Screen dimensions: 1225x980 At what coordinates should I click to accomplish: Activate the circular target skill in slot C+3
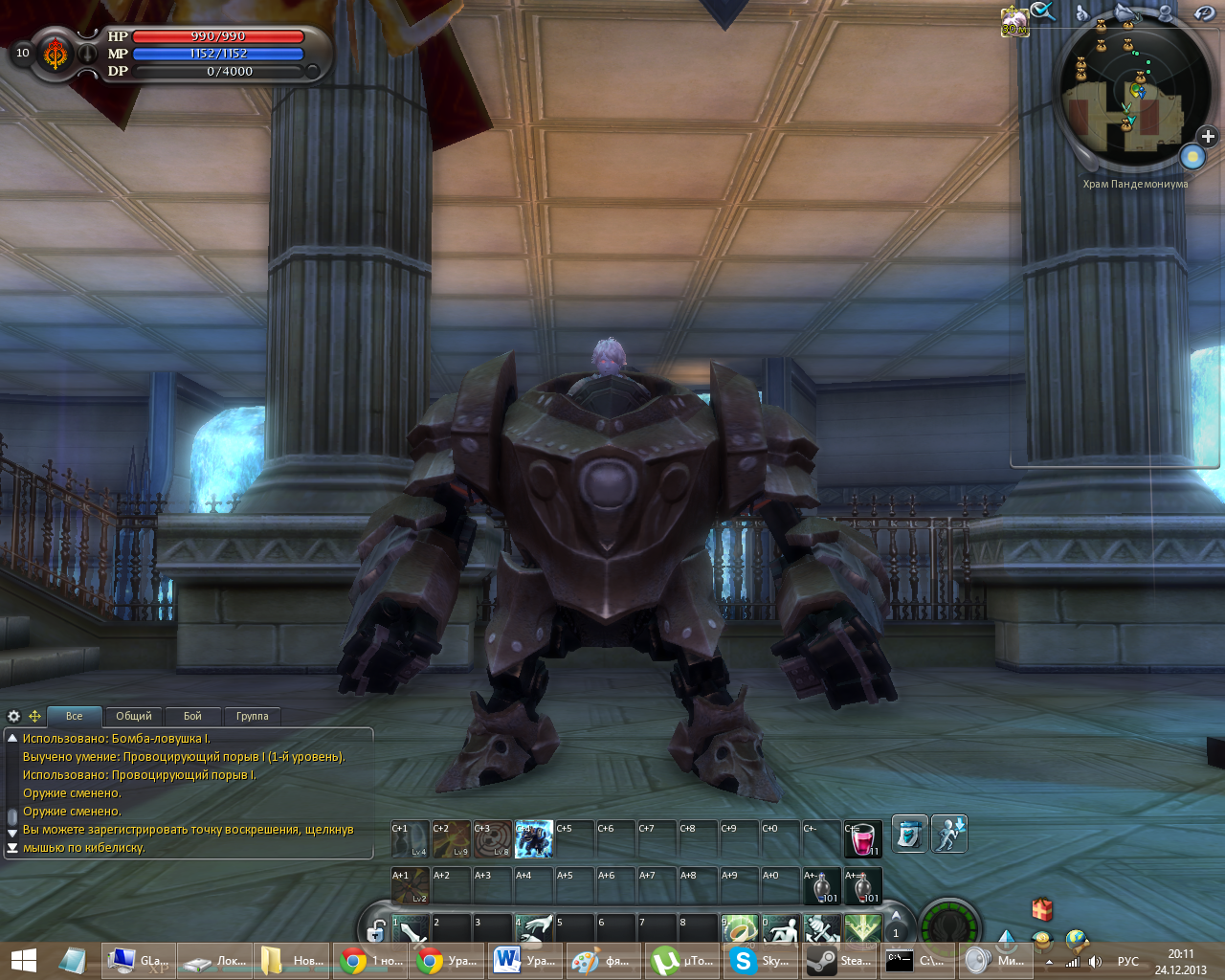tap(492, 839)
